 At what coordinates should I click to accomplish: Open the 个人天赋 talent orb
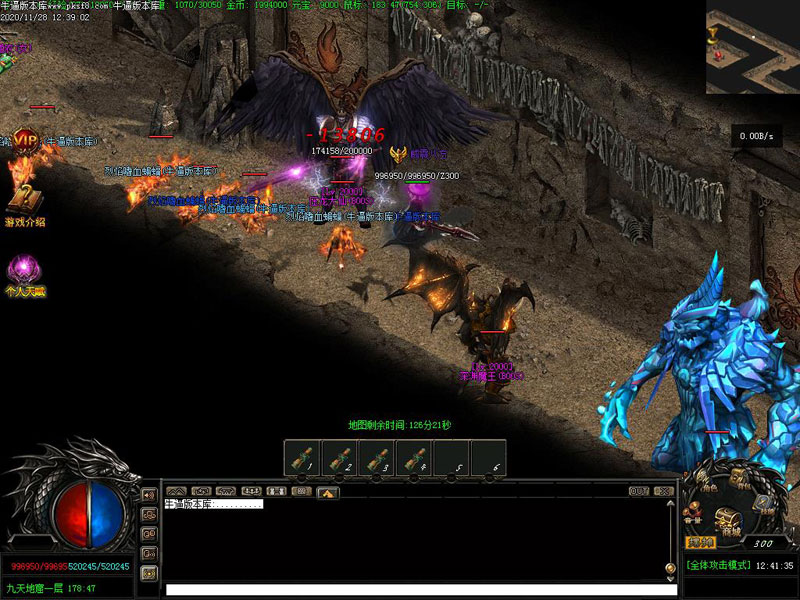[x=25, y=270]
